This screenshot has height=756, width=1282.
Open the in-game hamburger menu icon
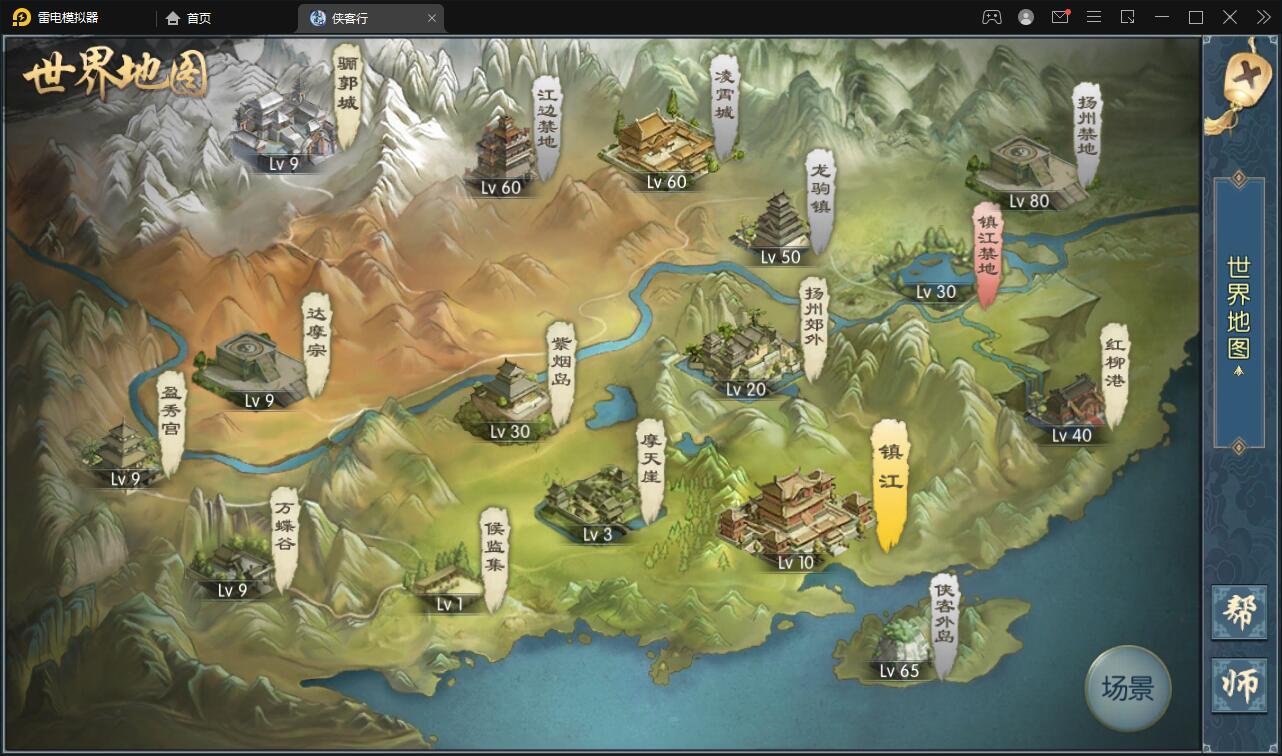(x=1093, y=17)
